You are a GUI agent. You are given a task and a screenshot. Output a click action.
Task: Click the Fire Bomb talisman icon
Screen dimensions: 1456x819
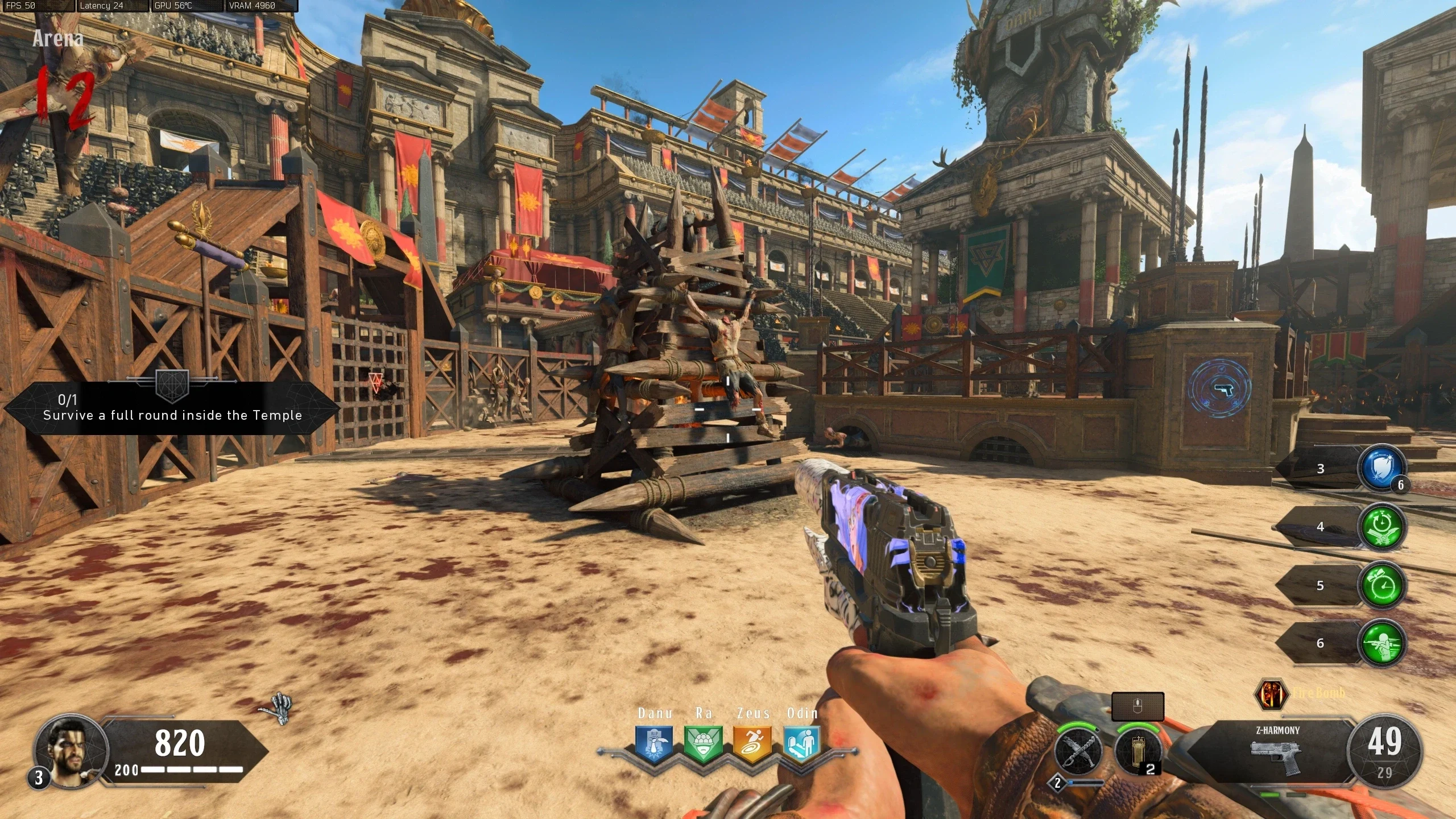point(1271,694)
